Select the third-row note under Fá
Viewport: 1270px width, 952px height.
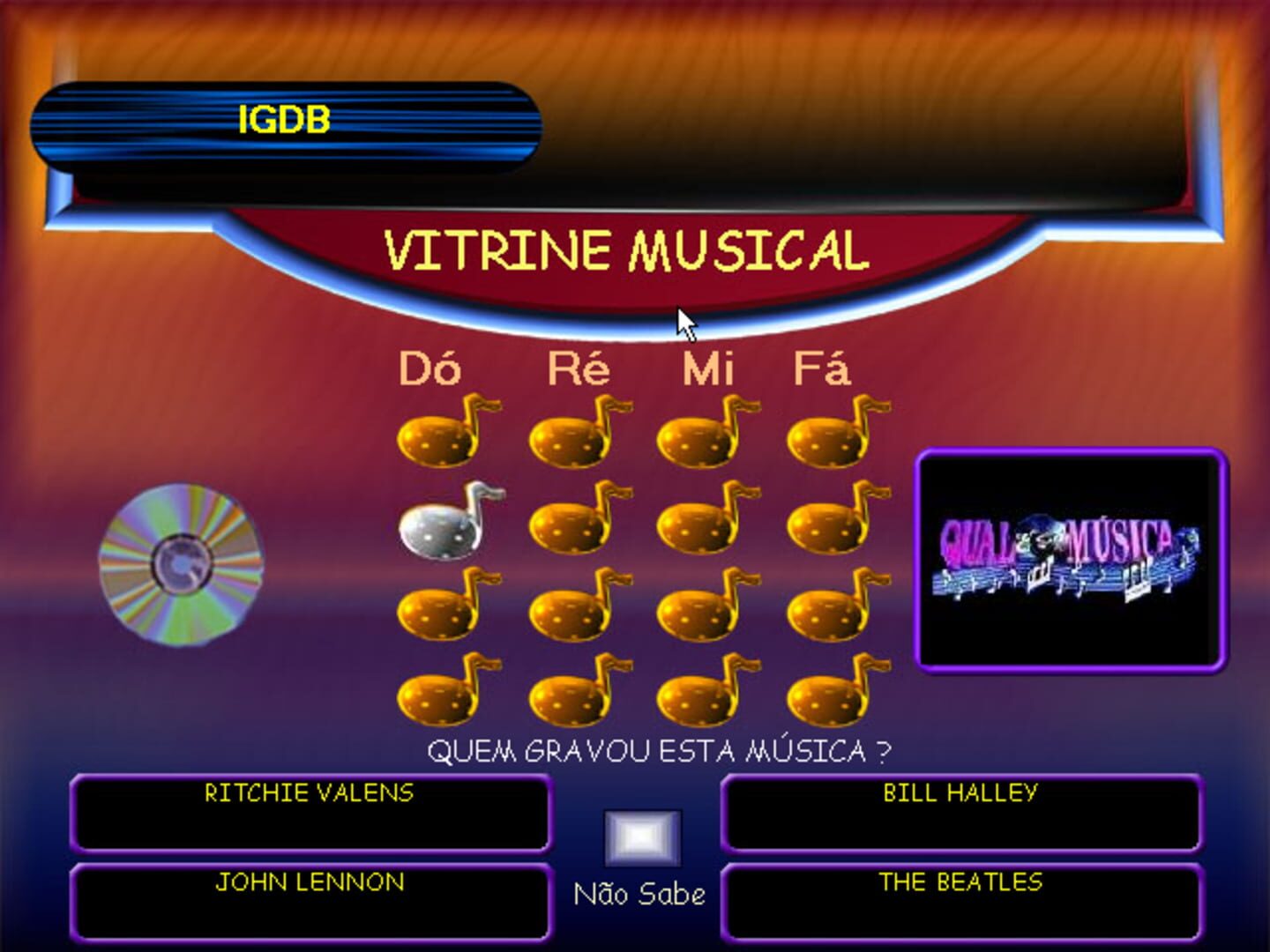click(x=825, y=608)
